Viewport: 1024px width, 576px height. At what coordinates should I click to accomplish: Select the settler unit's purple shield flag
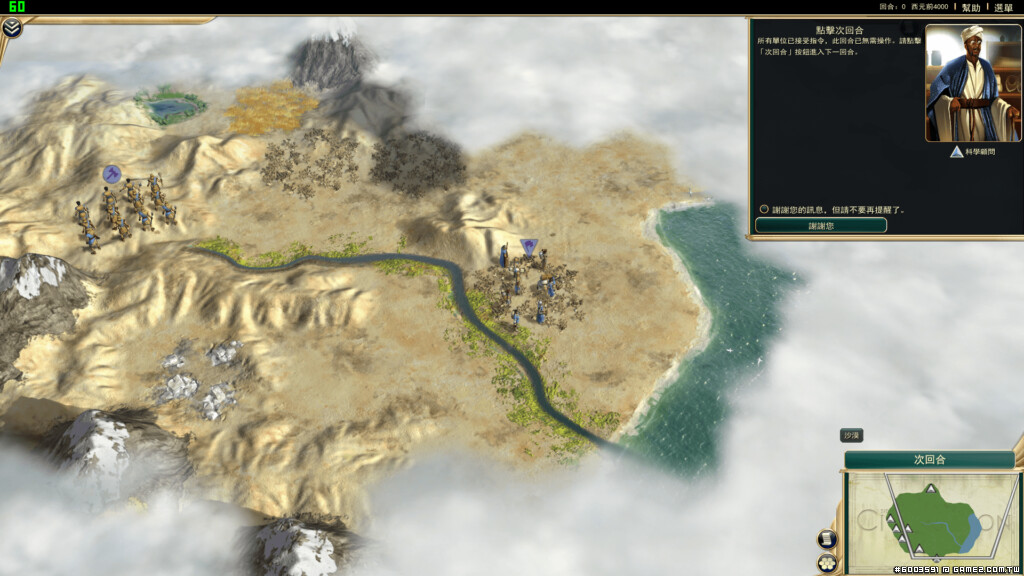click(x=529, y=246)
